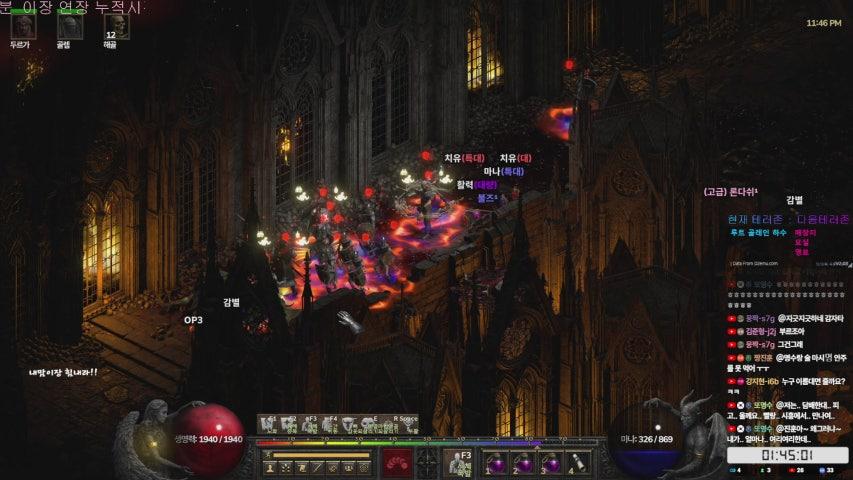The height and width of the screenshot is (480, 853).
Task: Toggle the run/walk icon beside the stamina bar
Action: click(267, 456)
